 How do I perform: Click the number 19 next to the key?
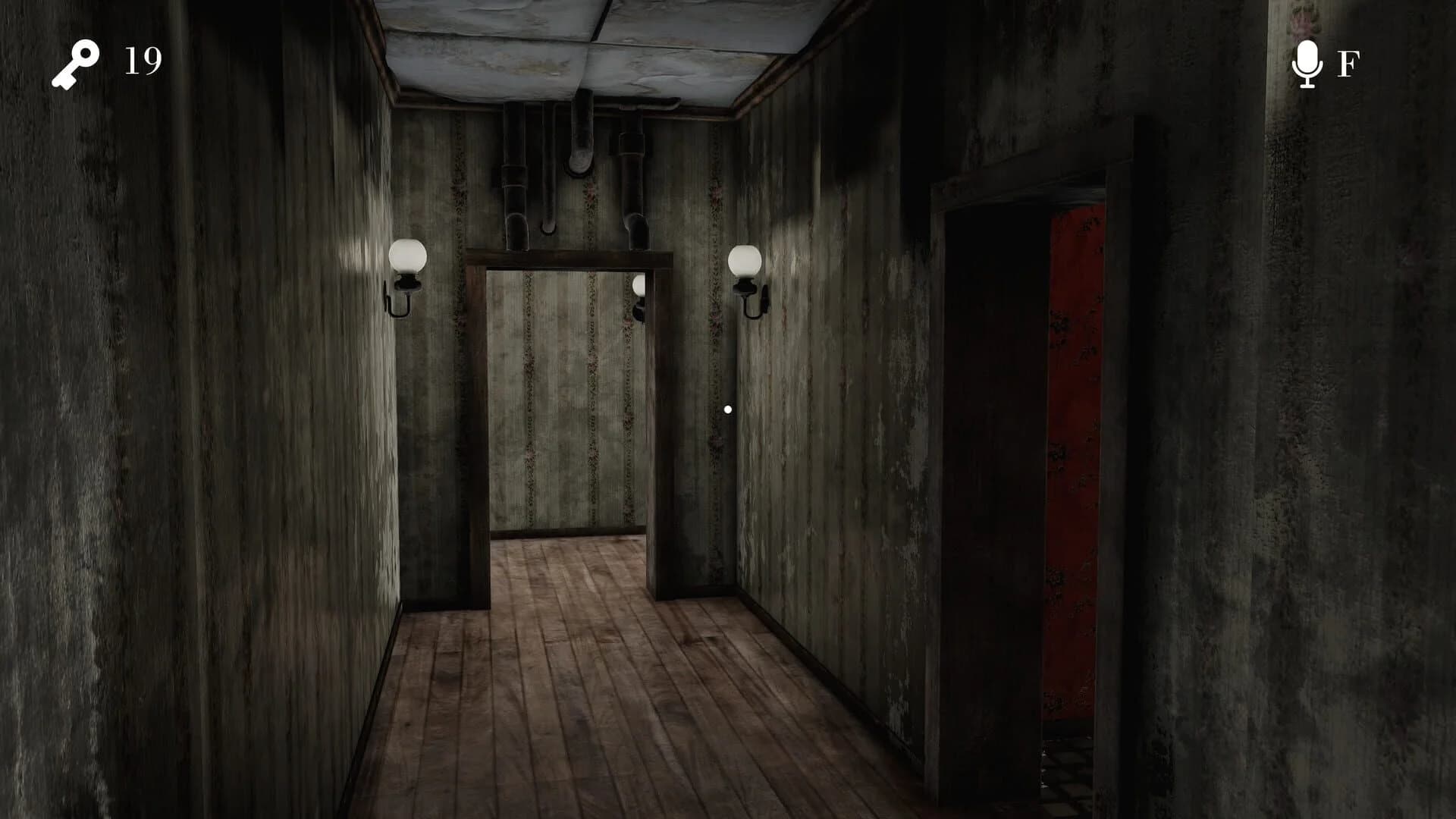[140, 61]
